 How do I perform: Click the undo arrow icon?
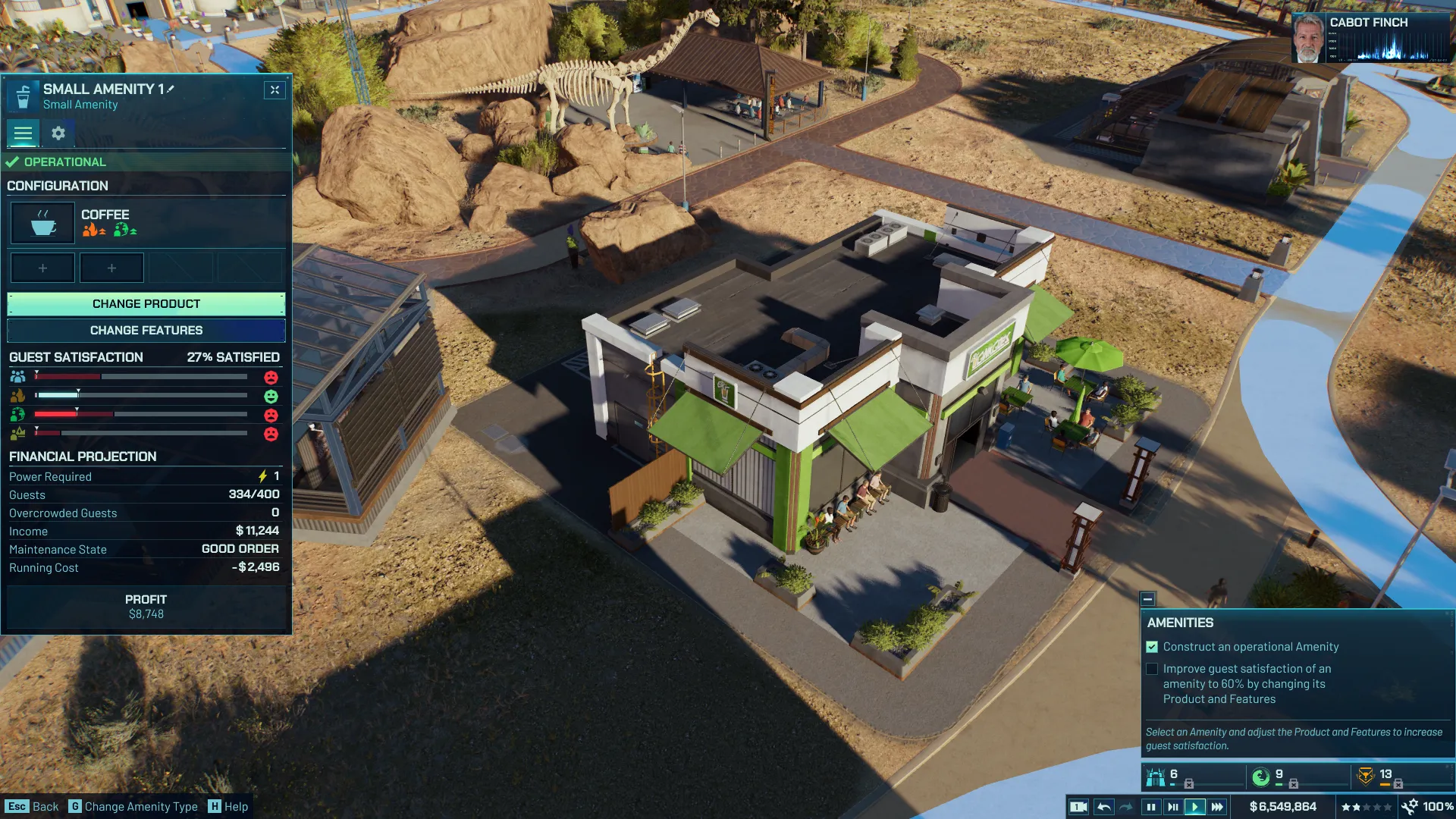(1104, 806)
